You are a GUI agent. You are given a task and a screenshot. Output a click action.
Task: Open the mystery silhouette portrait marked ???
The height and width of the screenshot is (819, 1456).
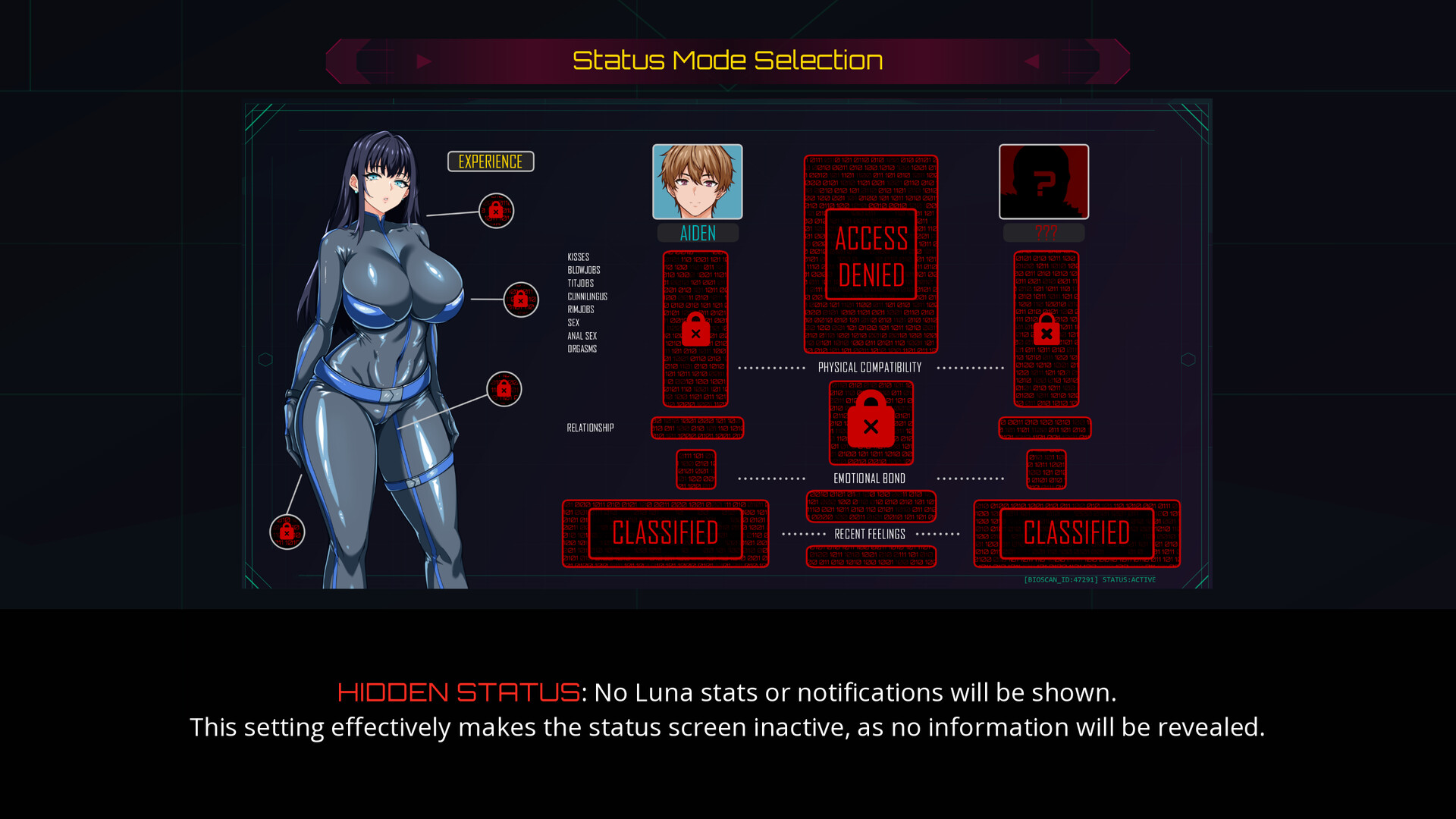[x=1044, y=180]
